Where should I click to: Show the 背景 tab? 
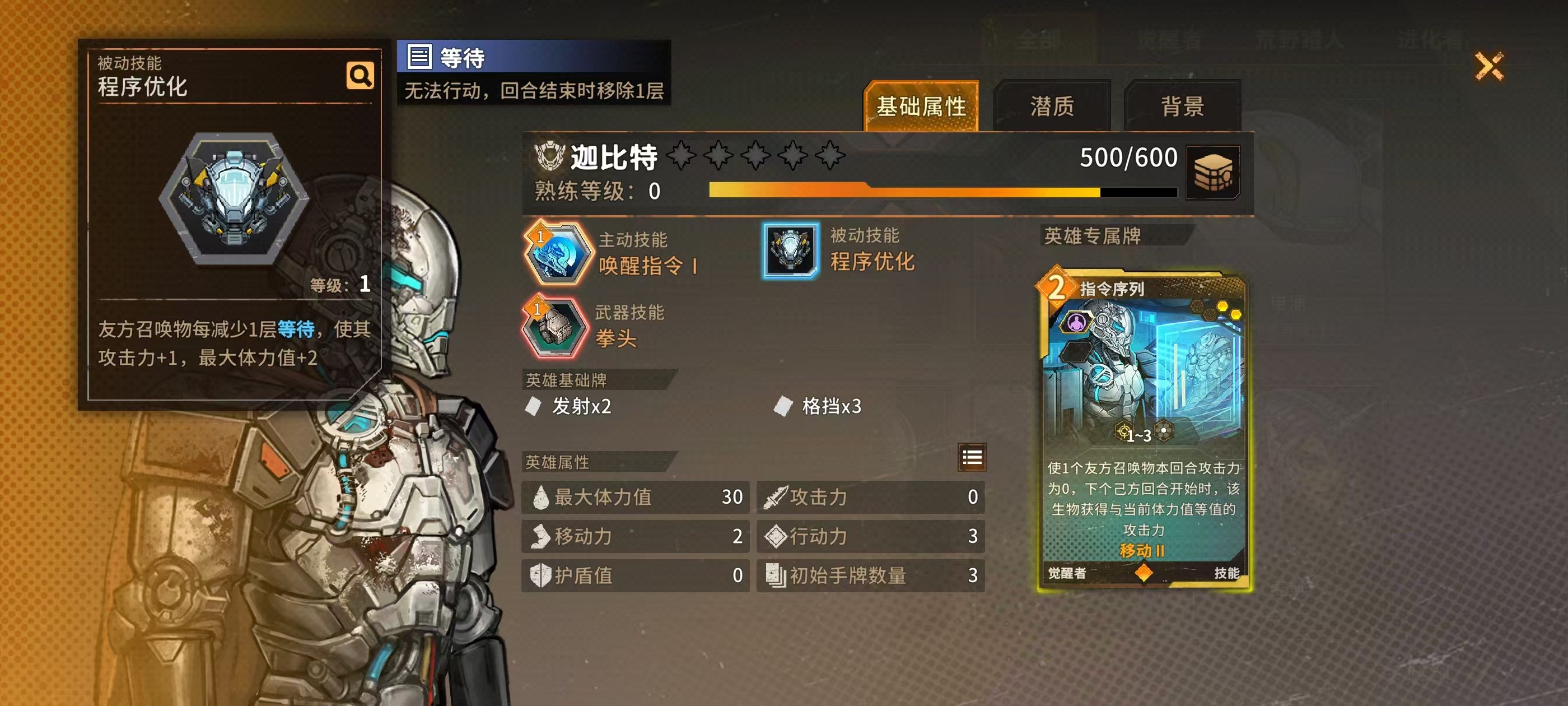tap(1182, 106)
